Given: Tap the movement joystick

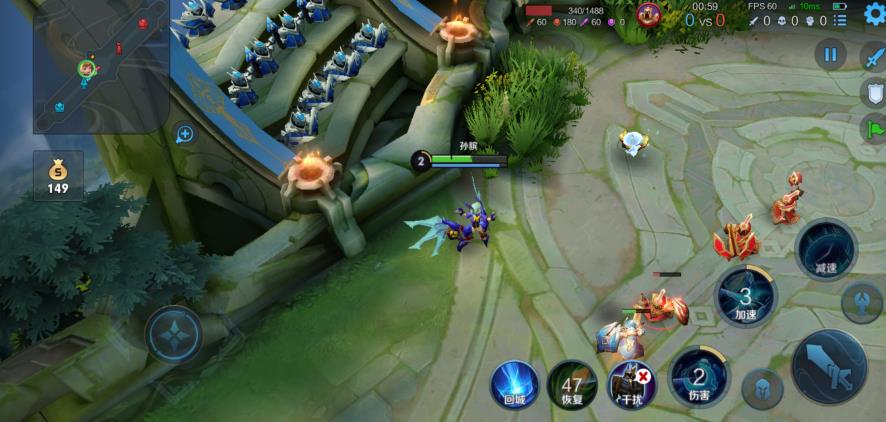Looking at the screenshot, I should point(174,334).
